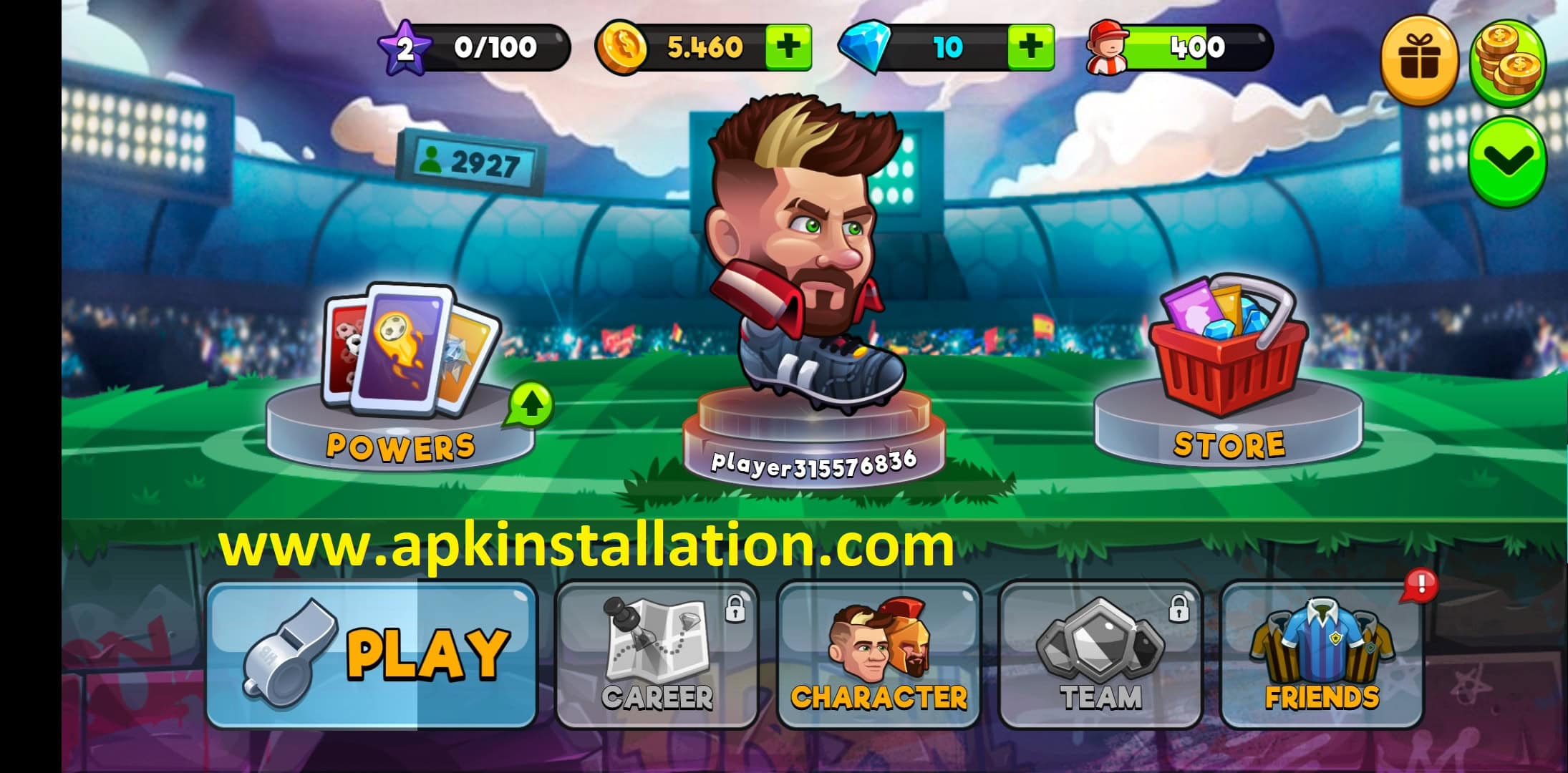Expand the green down-arrow menu
1568x773 pixels.
tap(1507, 162)
